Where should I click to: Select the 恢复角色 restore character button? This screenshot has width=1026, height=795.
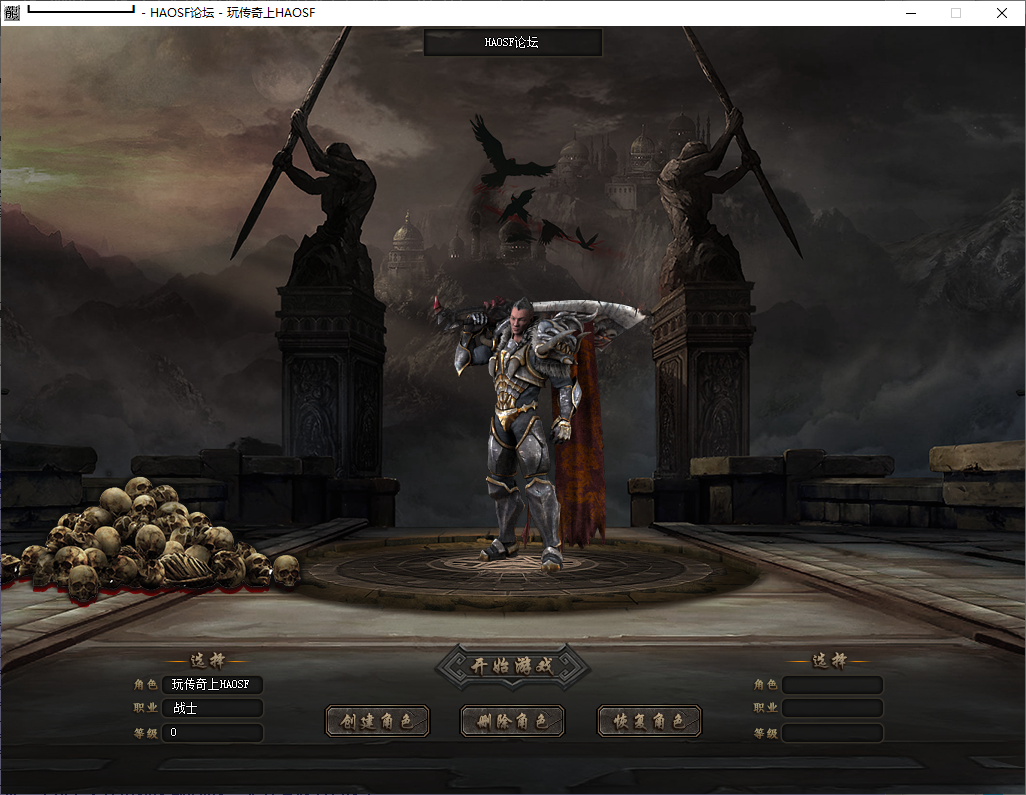tap(649, 721)
